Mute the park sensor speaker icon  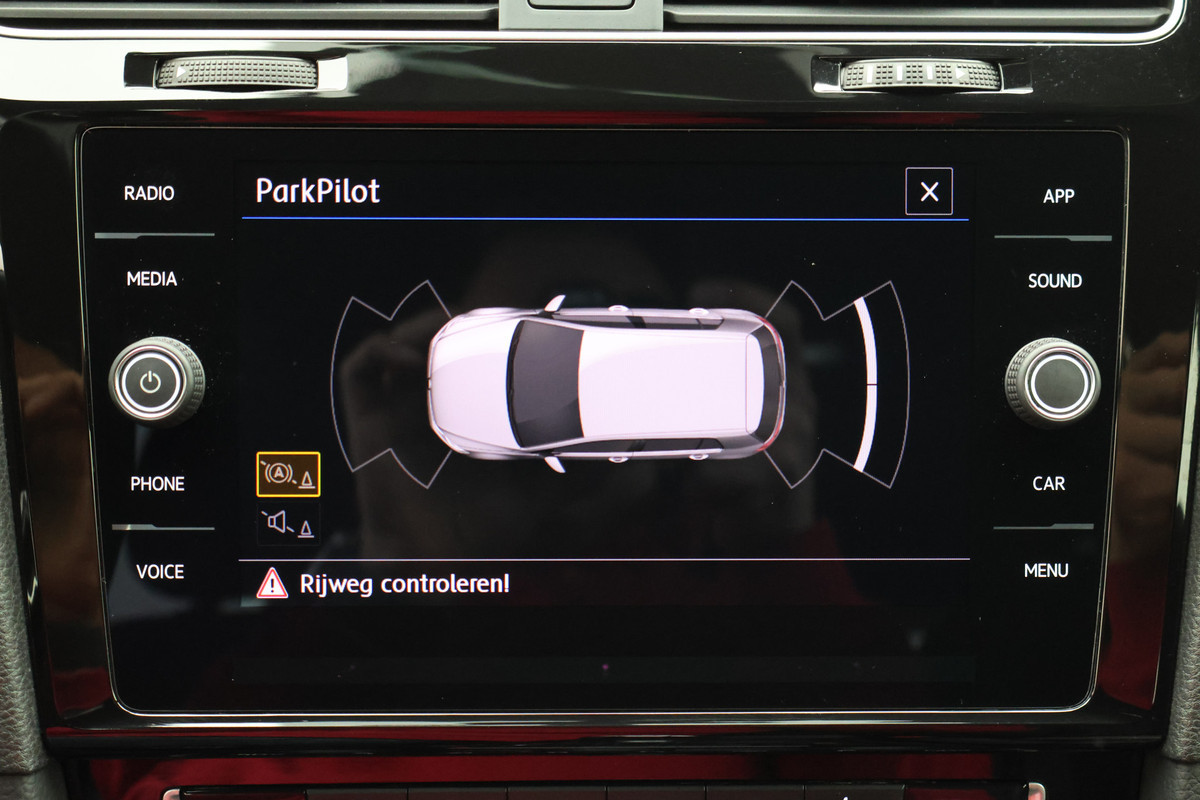pos(288,524)
